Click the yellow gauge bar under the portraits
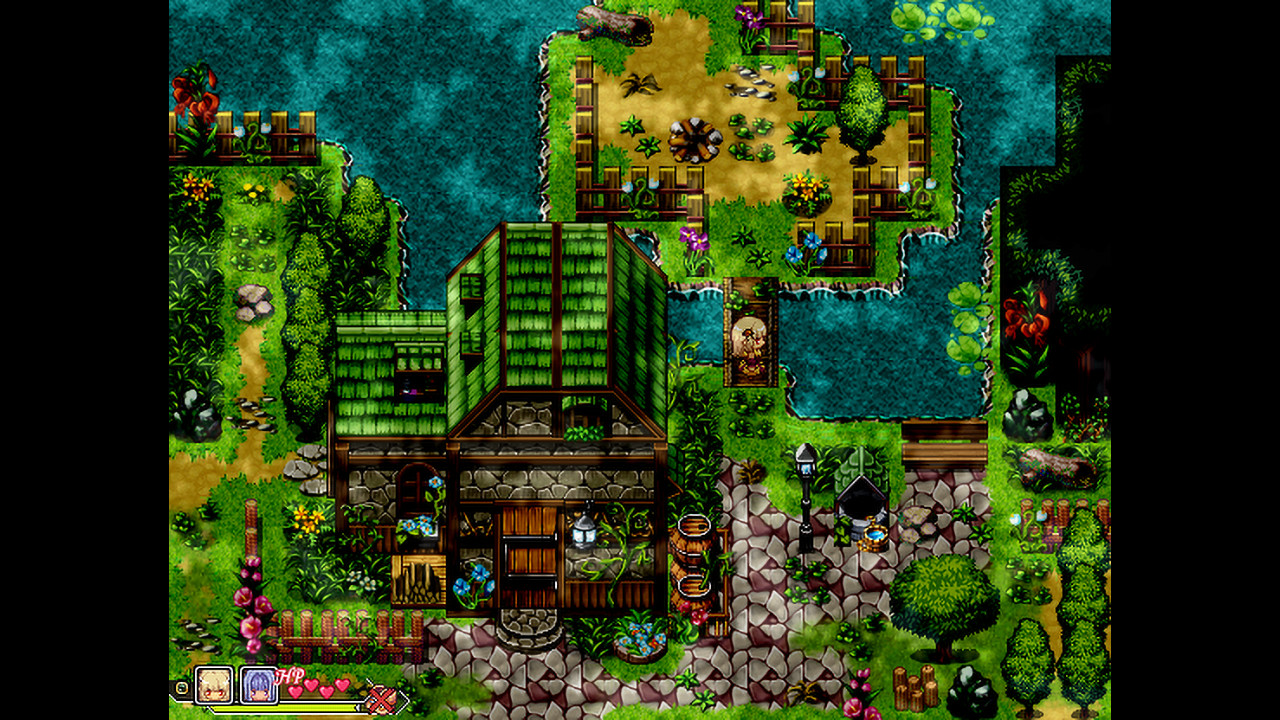This screenshot has width=1280, height=720. pyautogui.click(x=287, y=708)
